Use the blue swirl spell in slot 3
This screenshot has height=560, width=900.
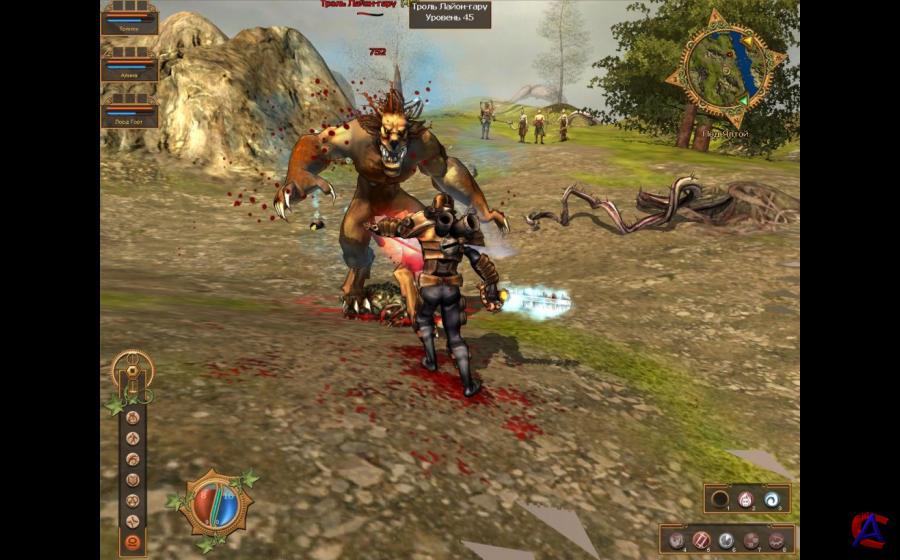(x=771, y=499)
